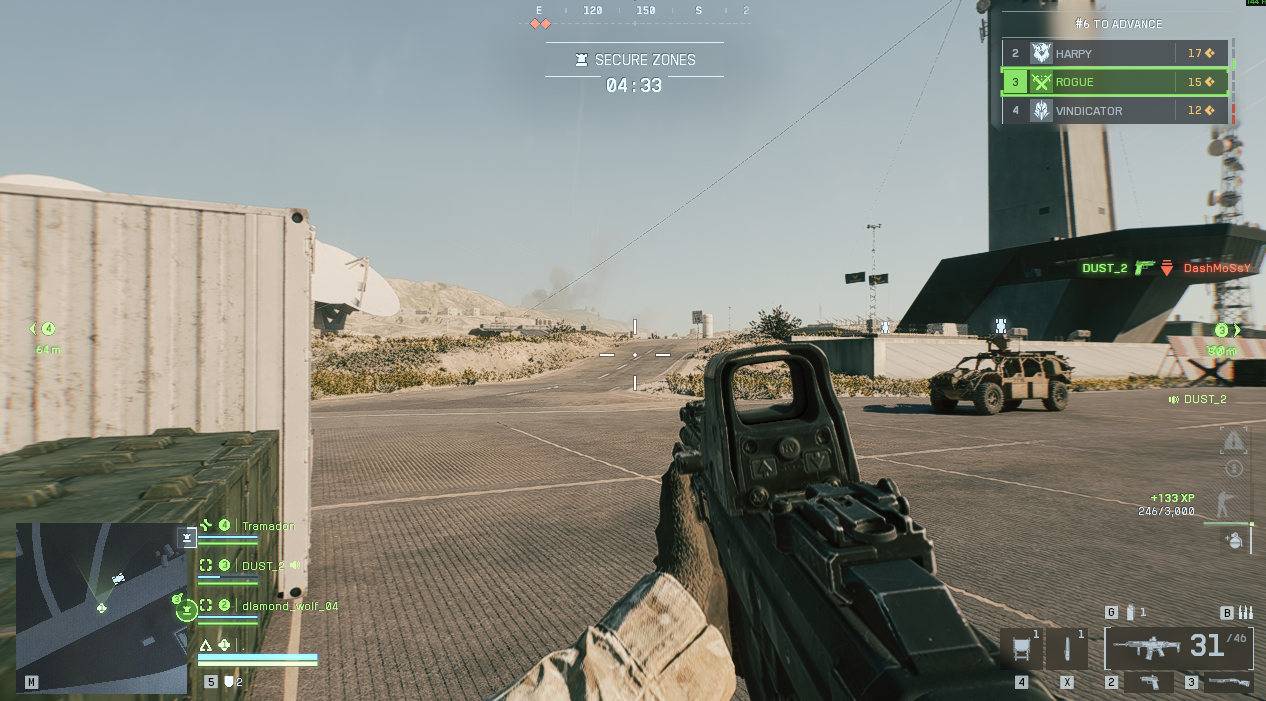Select the assault rifle primary weapon slot
This screenshot has width=1266, height=701.
click(x=1178, y=648)
